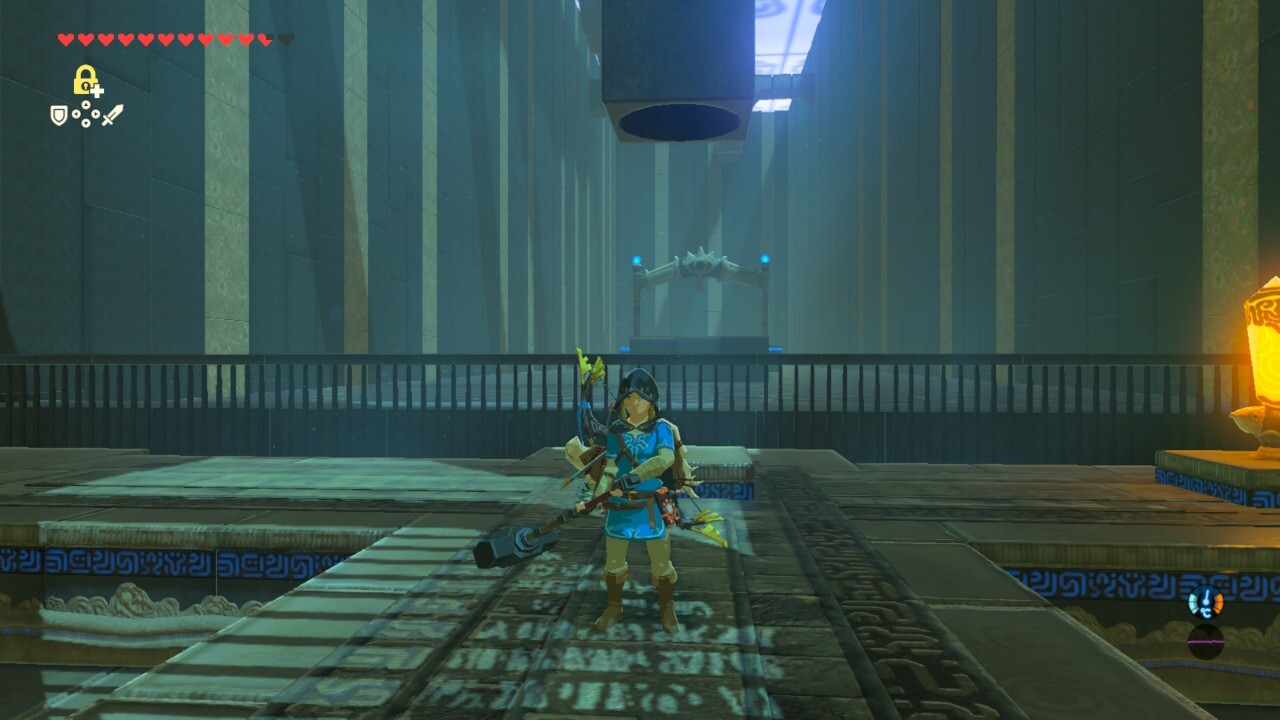The height and width of the screenshot is (720, 1280).
Task: Select the sword icon in the HUD cluster
Action: pyautogui.click(x=114, y=112)
